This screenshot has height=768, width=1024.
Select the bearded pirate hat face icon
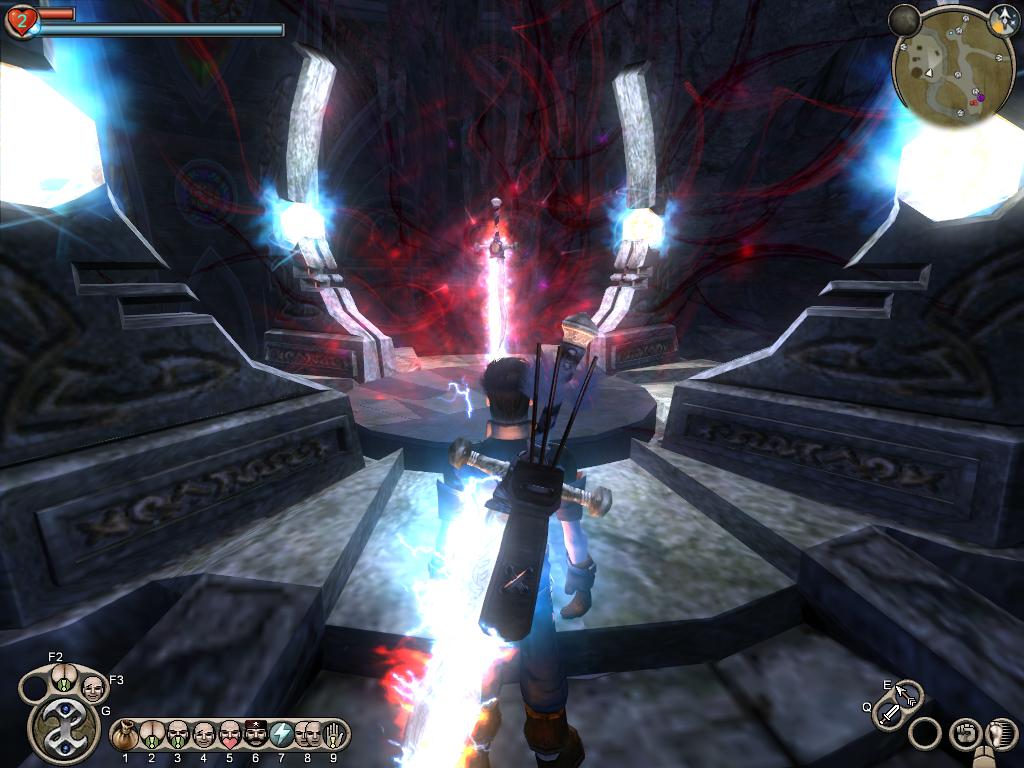(255, 735)
